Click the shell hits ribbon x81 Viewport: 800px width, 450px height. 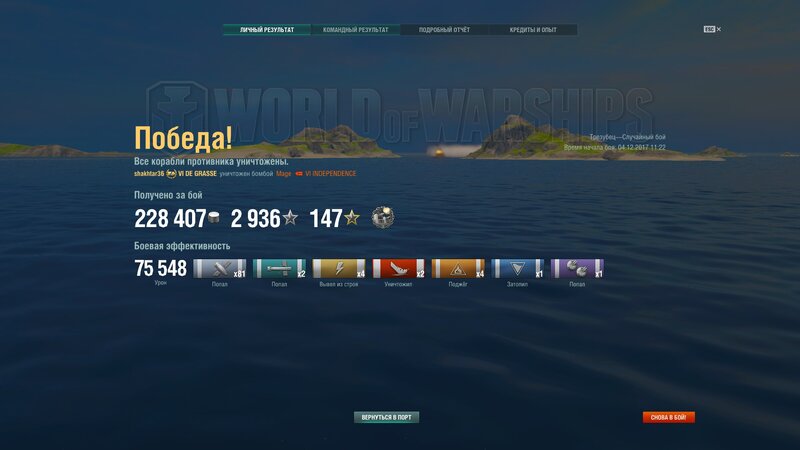click(219, 268)
